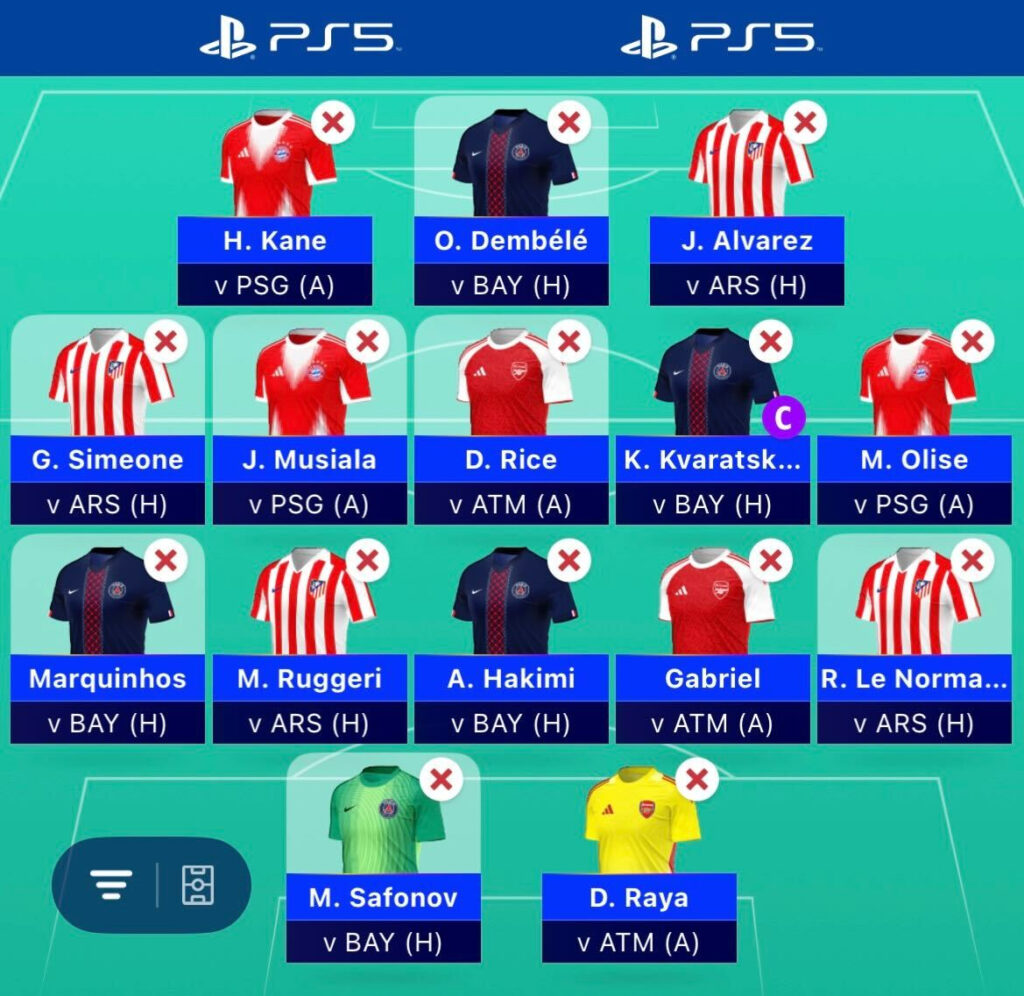Open the J. Musiala player card
This screenshot has height=996, width=1024.
pos(309,459)
